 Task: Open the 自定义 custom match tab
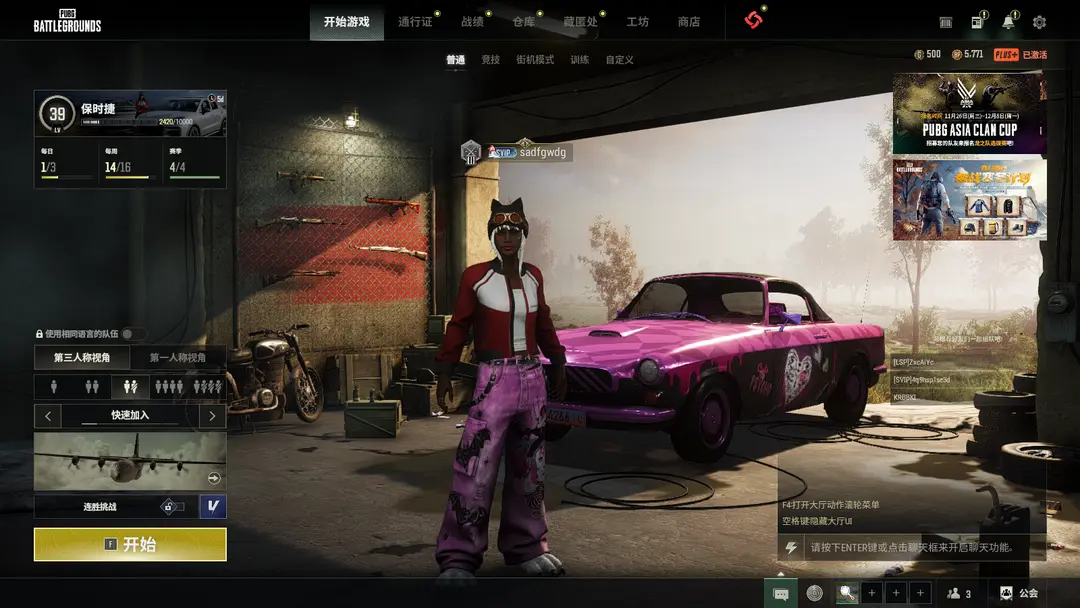pos(619,60)
